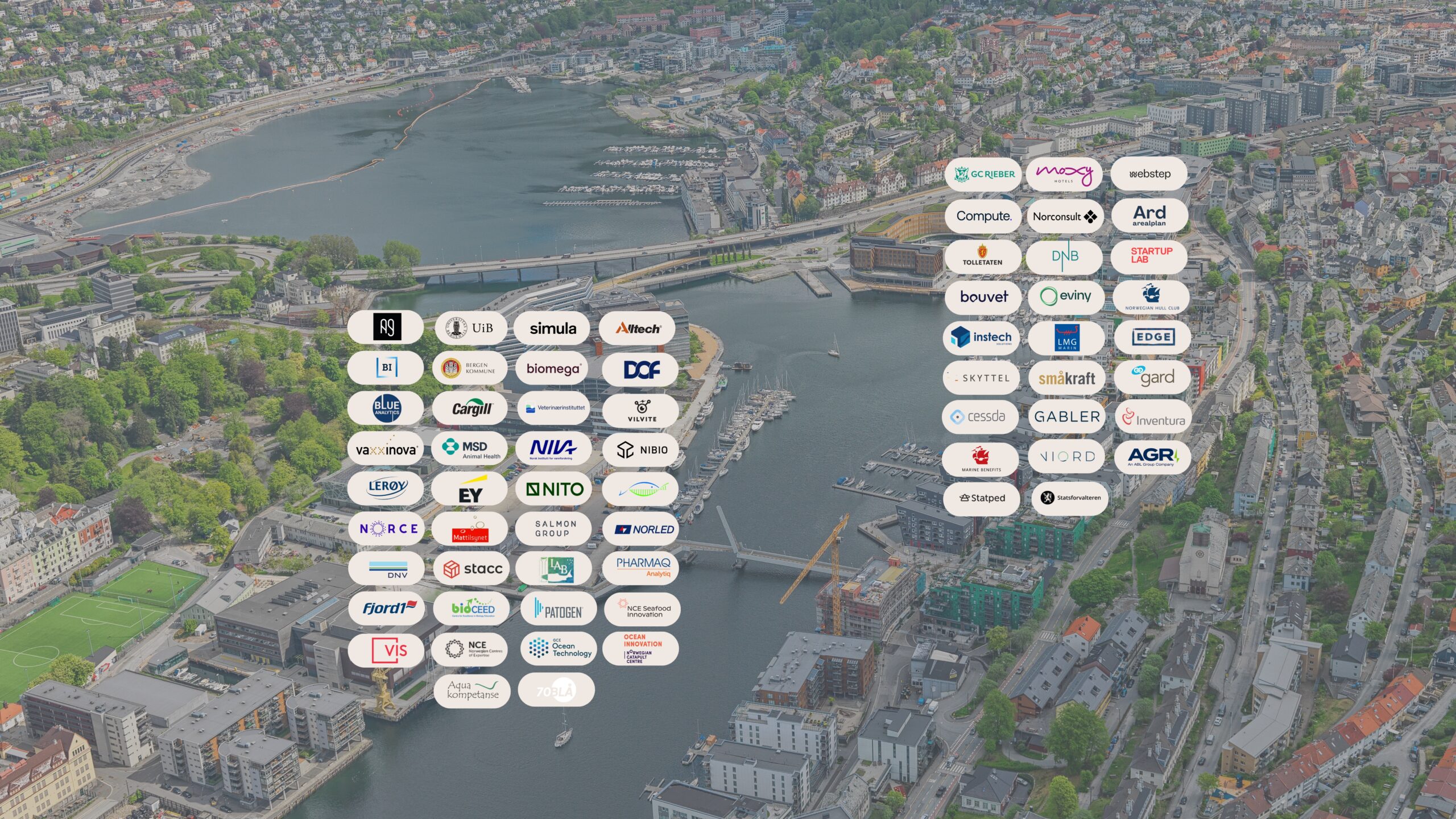
Task: Open the Alltech logo badge
Action: click(637, 328)
